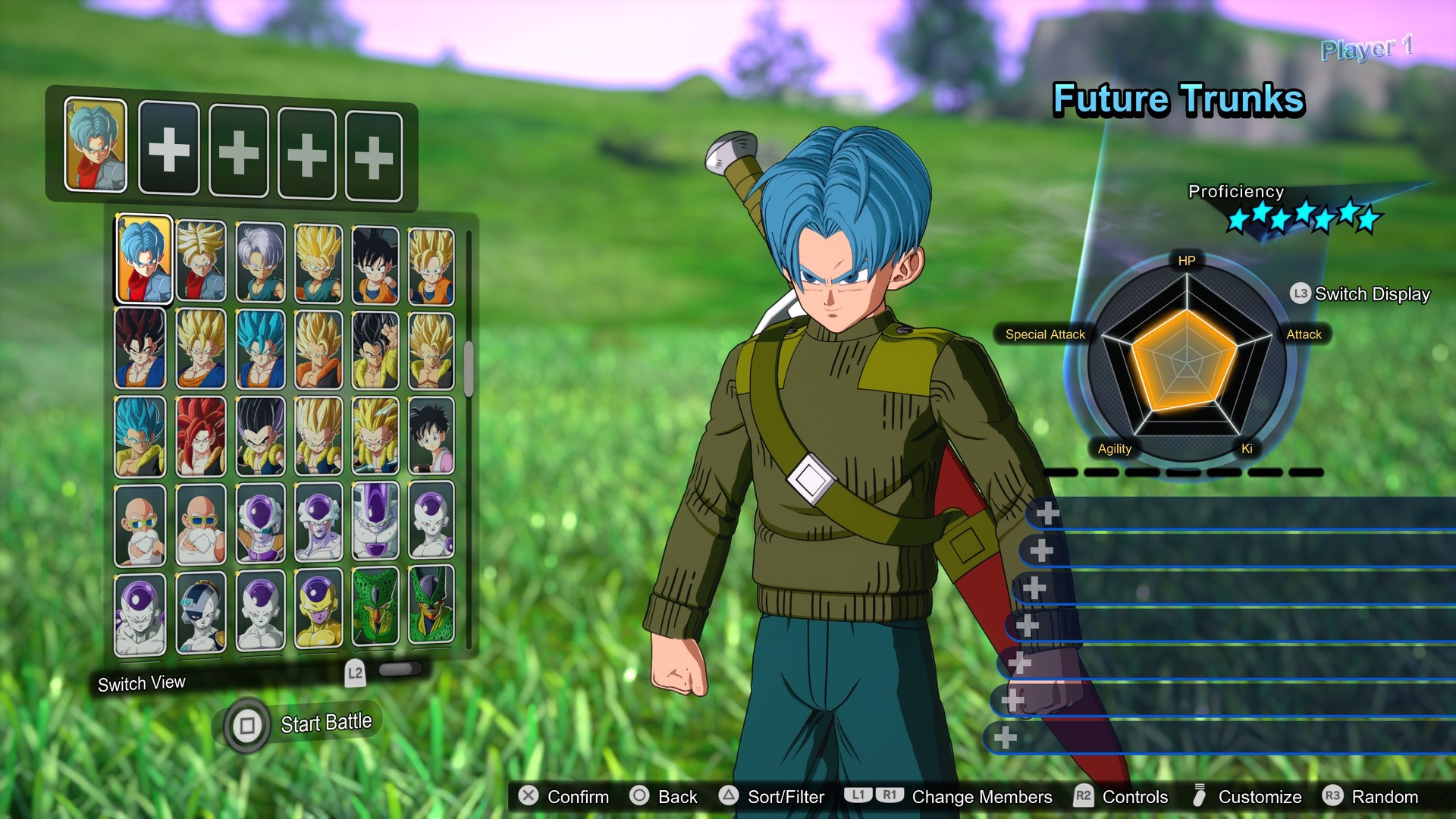
Task: Expand the first ability slot plus icon
Action: [x=1049, y=512]
